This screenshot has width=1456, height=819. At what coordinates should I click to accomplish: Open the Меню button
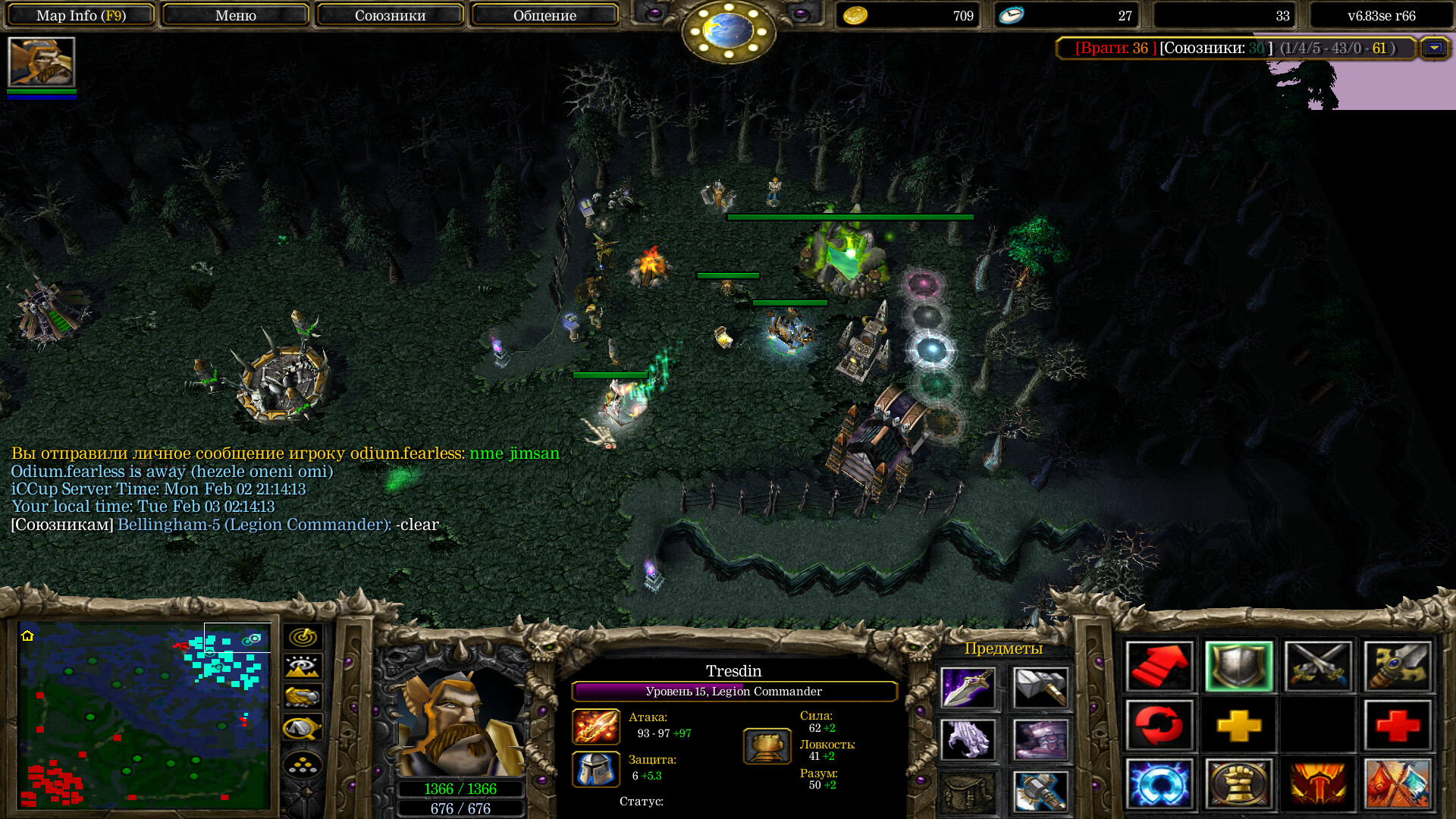(235, 15)
